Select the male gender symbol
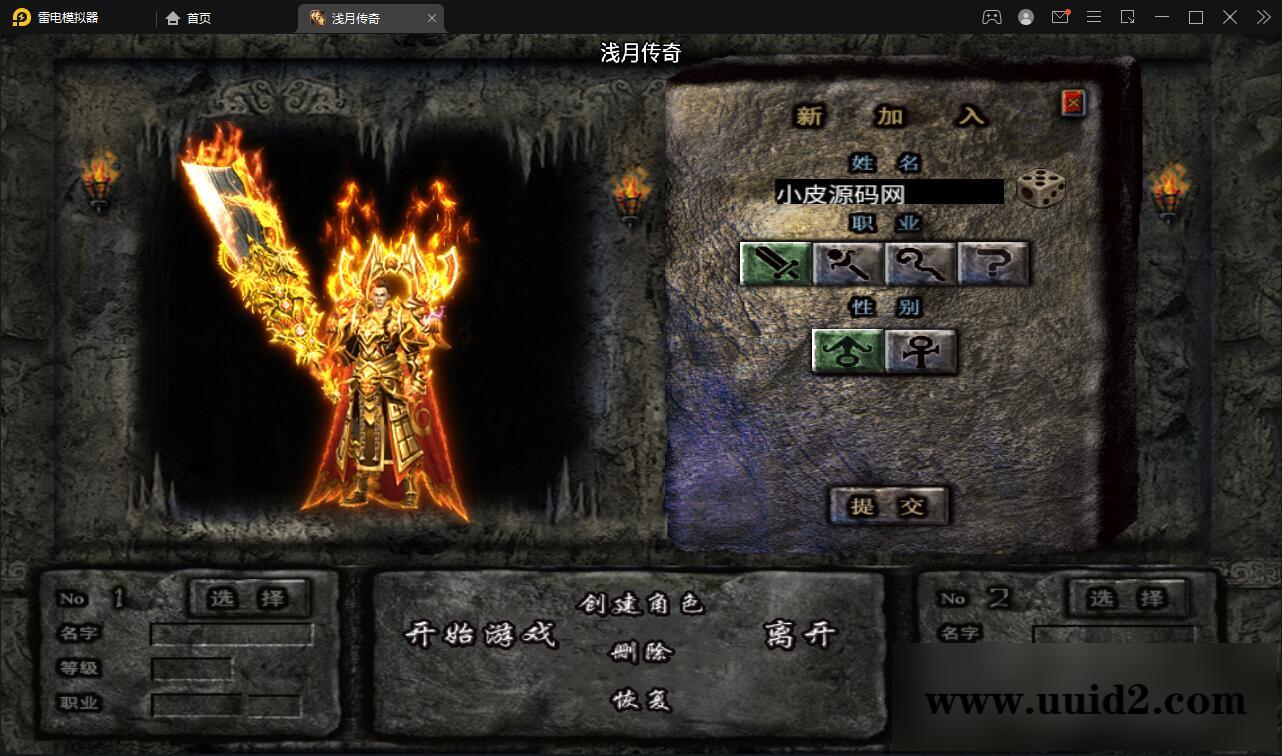Image resolution: width=1282 pixels, height=756 pixels. tap(845, 352)
